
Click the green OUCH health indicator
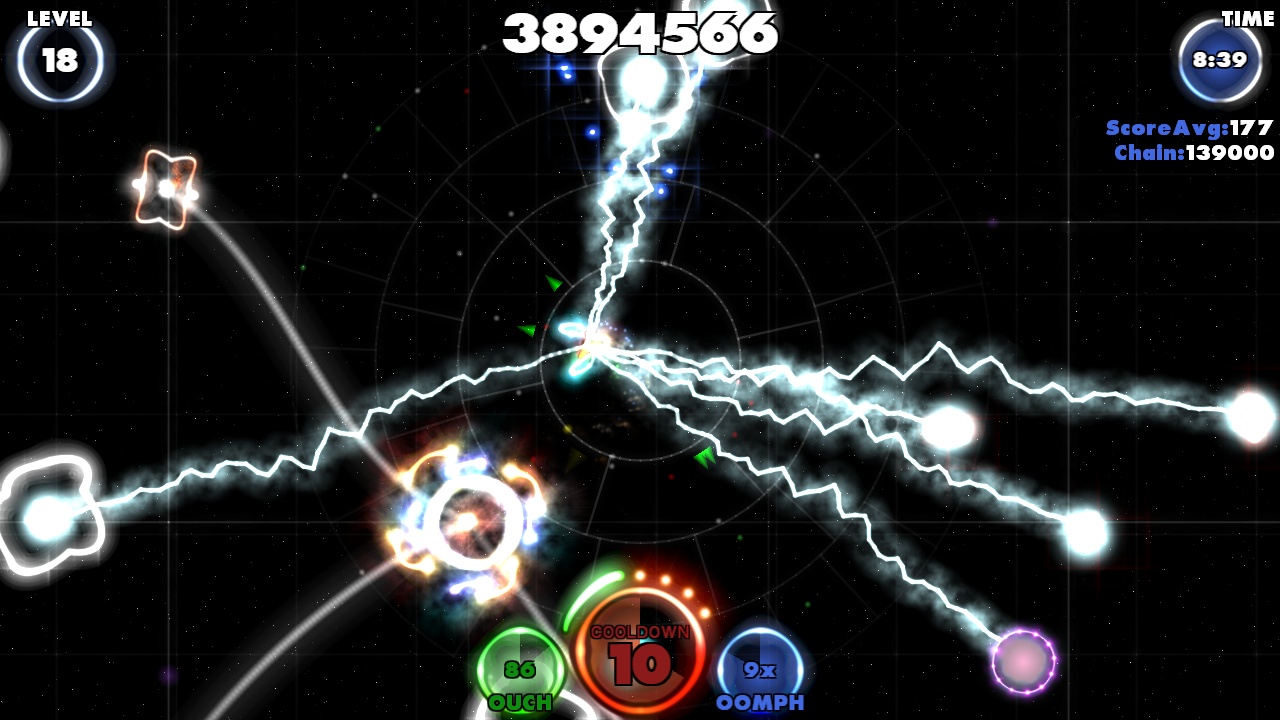(521, 669)
